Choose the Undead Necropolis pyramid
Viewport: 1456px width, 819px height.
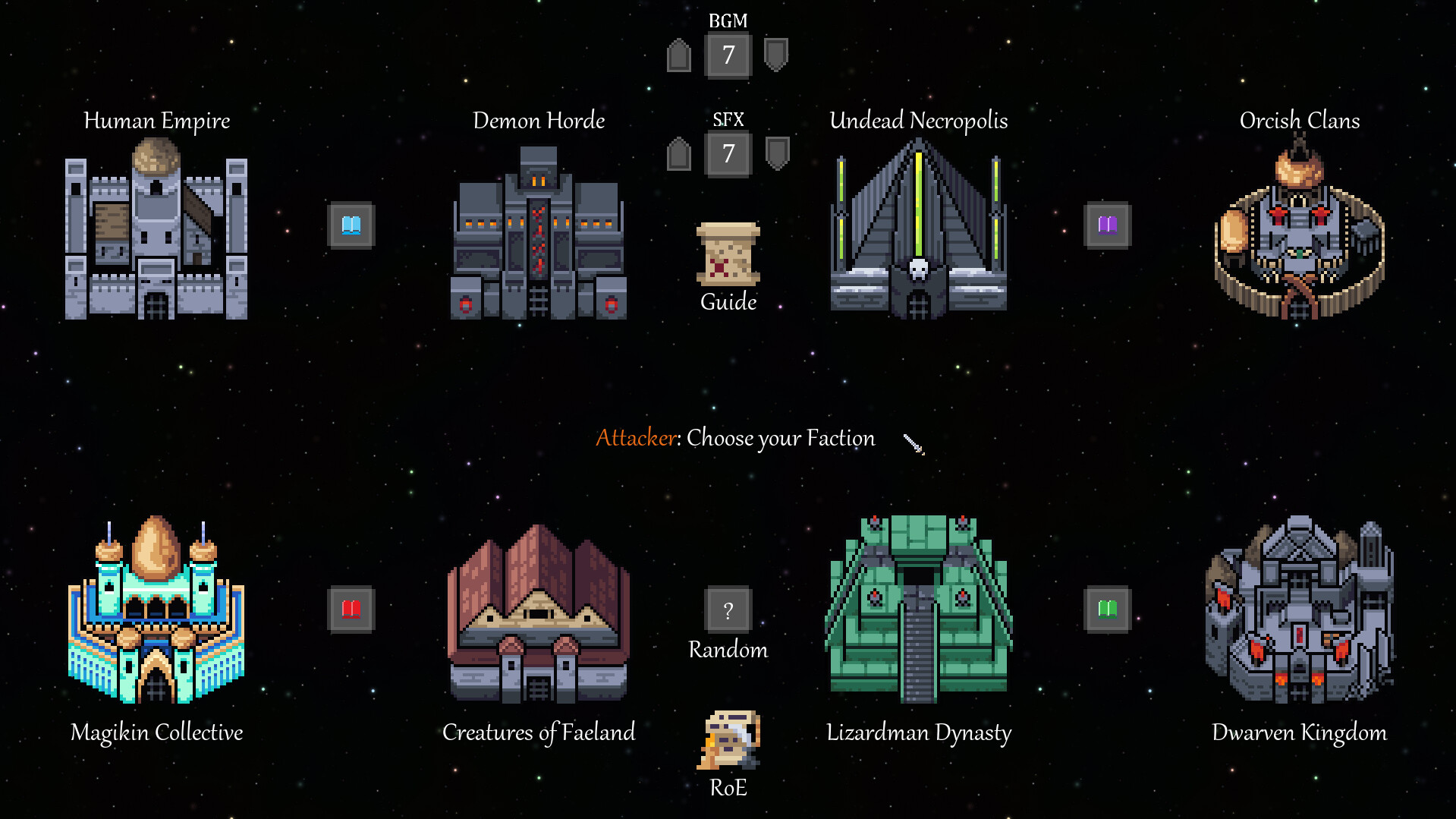point(919,235)
